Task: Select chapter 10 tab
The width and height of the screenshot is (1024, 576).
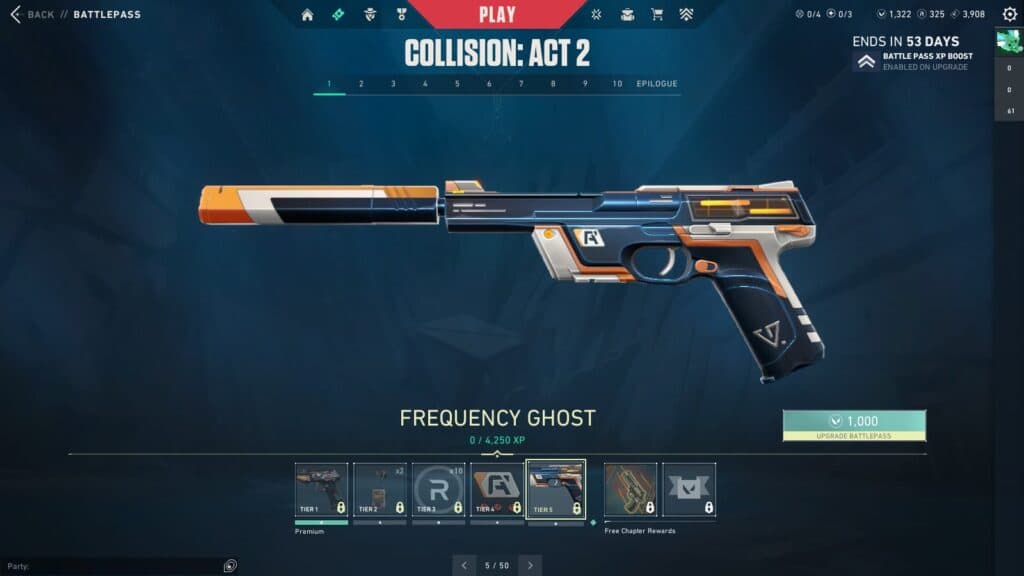Action: point(617,84)
